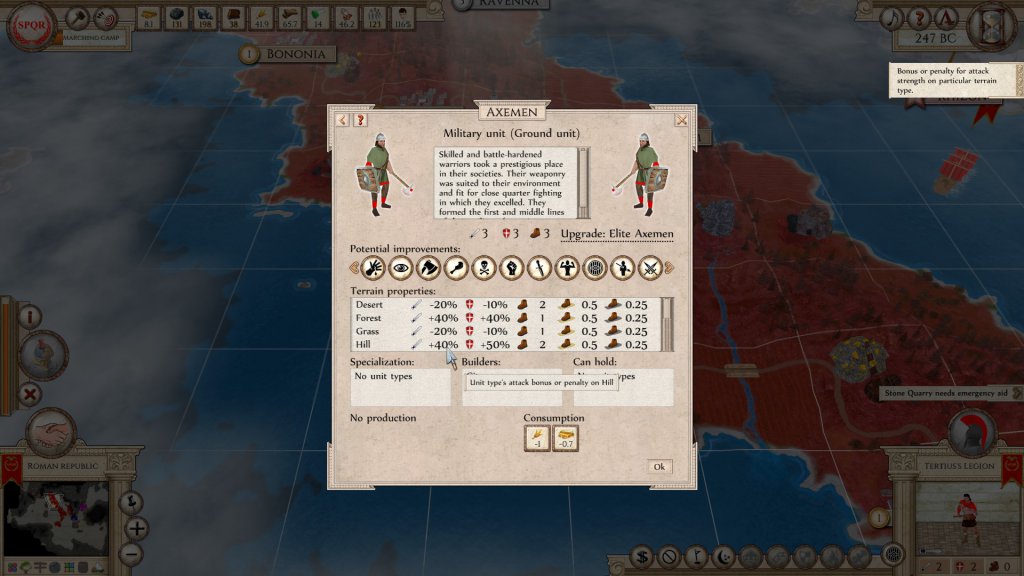Screen dimensions: 1024x576
Task: Zoom out the minimap with minus
Action: (131, 552)
